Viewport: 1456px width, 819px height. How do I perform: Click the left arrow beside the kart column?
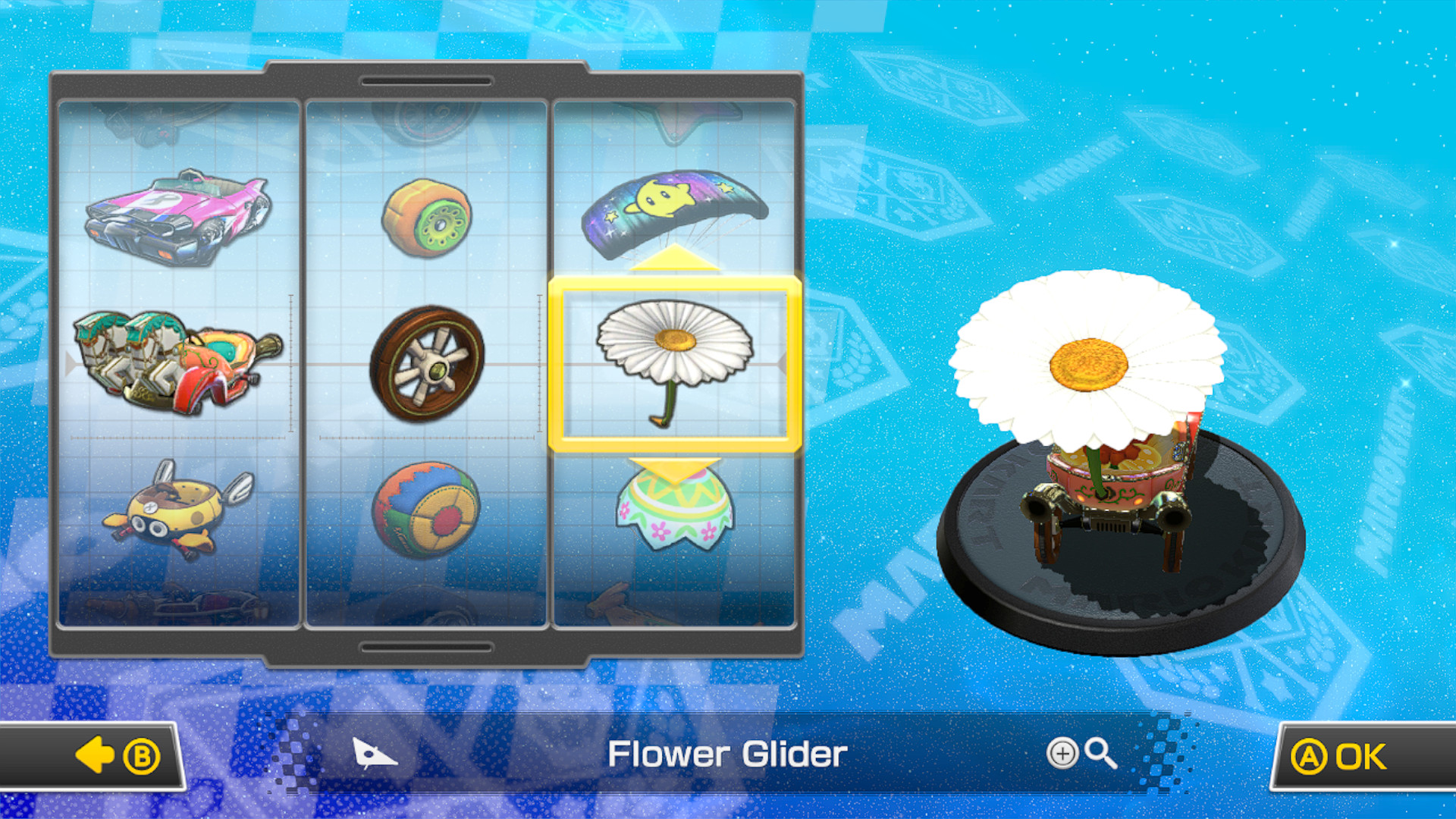[x=71, y=364]
